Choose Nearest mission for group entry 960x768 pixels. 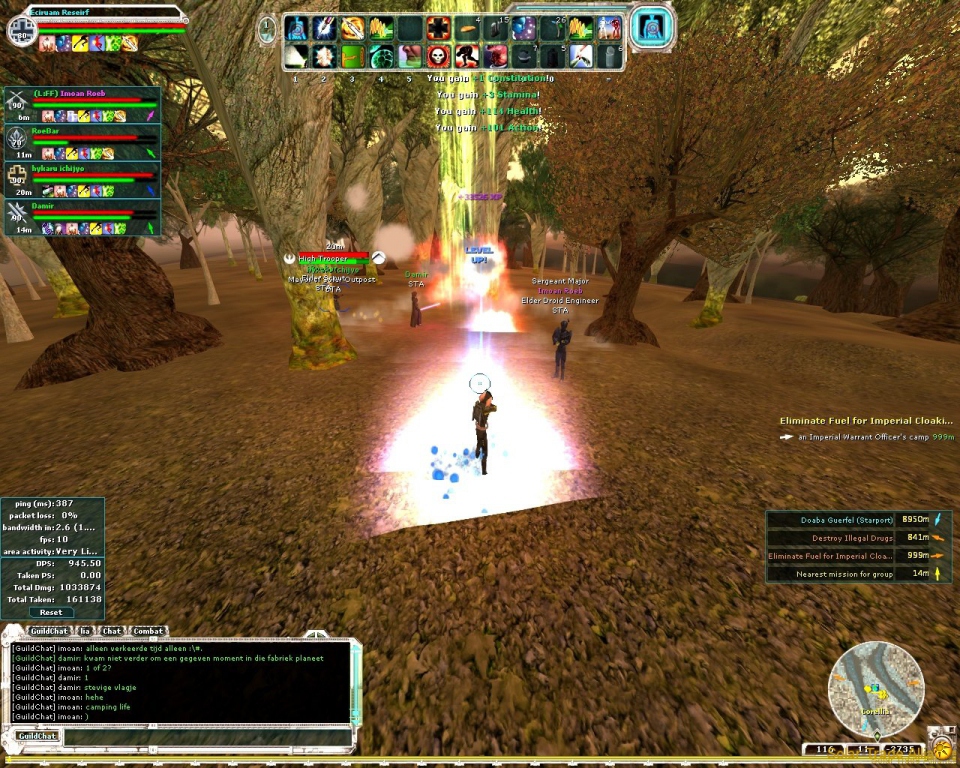(849, 574)
